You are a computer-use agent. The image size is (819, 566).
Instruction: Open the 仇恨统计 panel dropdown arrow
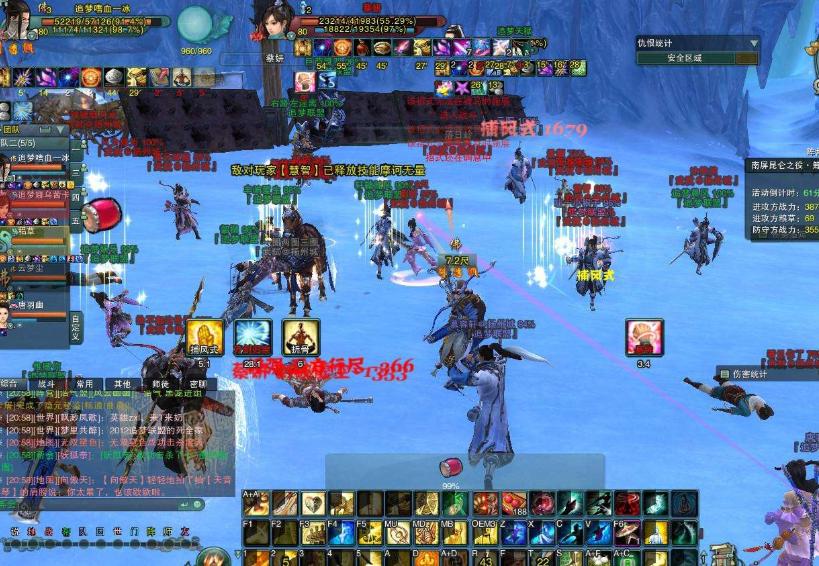(x=752, y=43)
